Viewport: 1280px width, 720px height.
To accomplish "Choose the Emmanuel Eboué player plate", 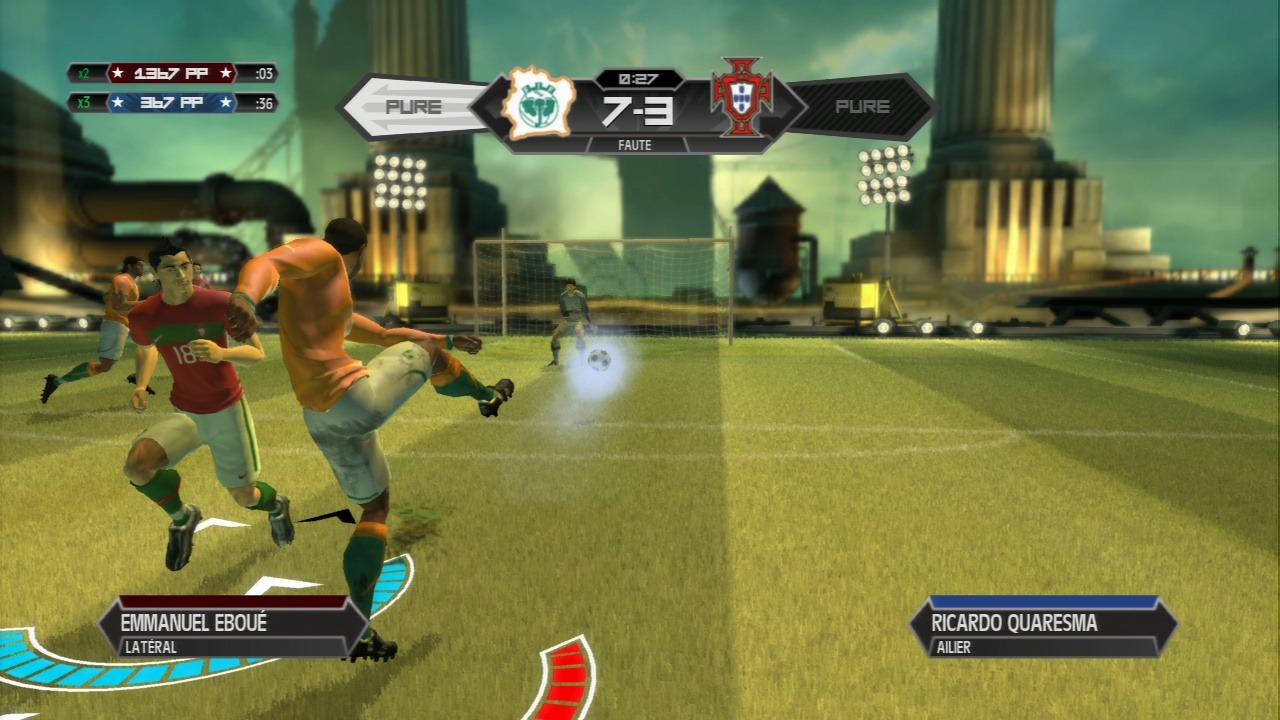I will click(x=233, y=629).
